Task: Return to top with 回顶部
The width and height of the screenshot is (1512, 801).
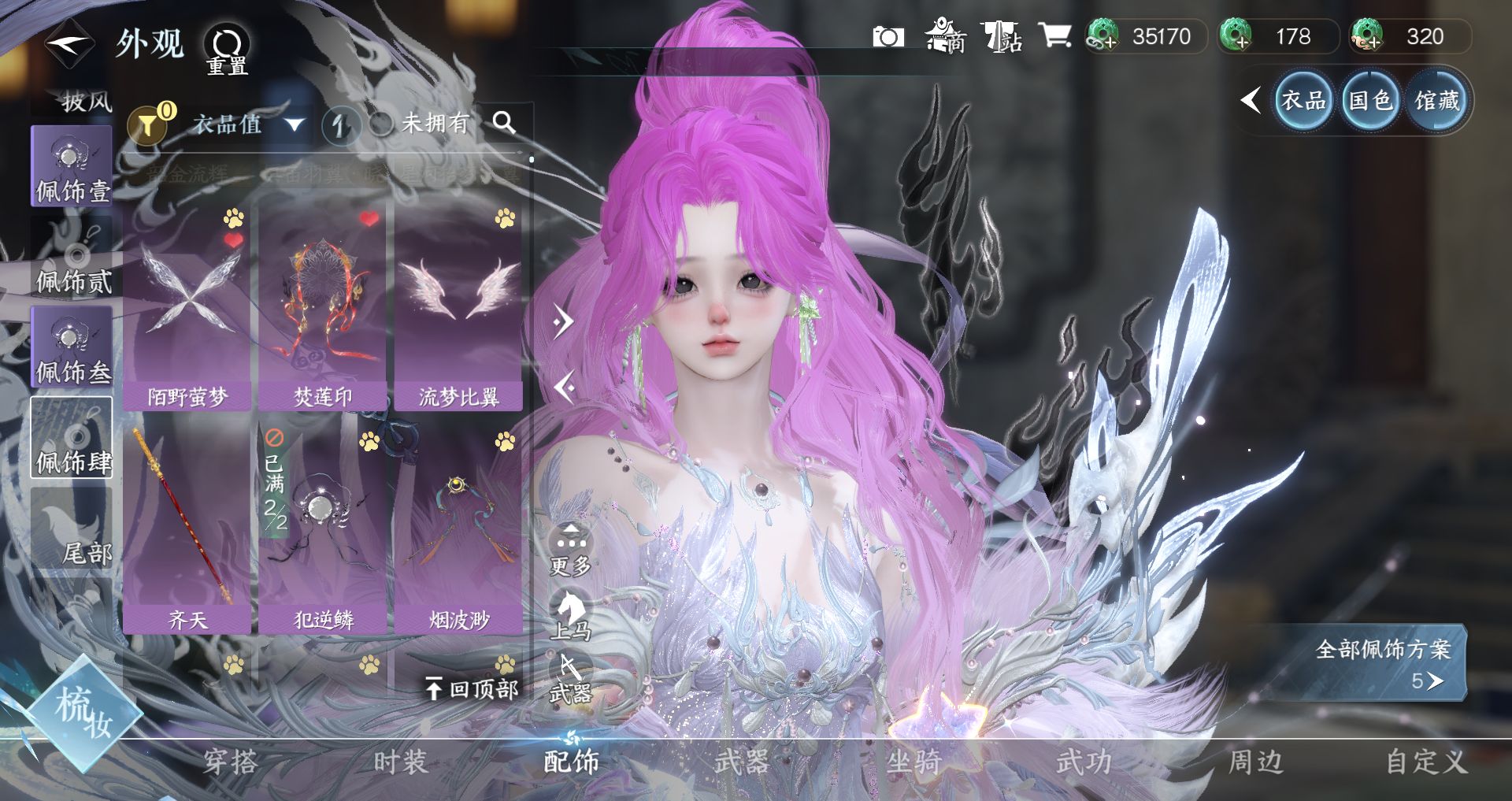Action: (472, 689)
